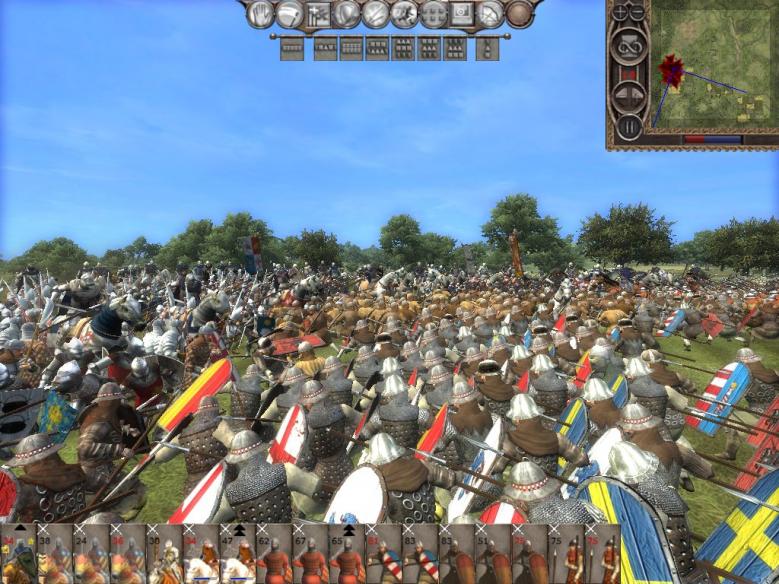This screenshot has width=779, height=584.
Task: Zoom in the minimap with plus button
Action: pyautogui.click(x=620, y=12)
